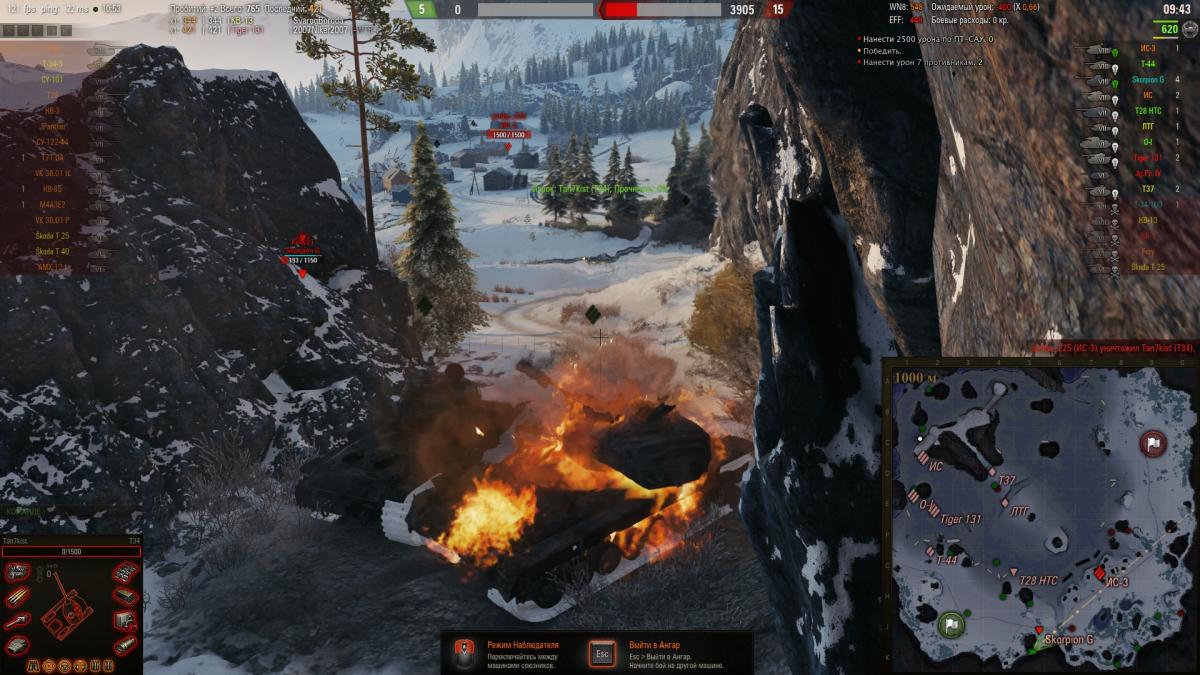The height and width of the screenshot is (675, 1200).
Task: Click the Esc exit-to-hangar button
Action: point(602,653)
